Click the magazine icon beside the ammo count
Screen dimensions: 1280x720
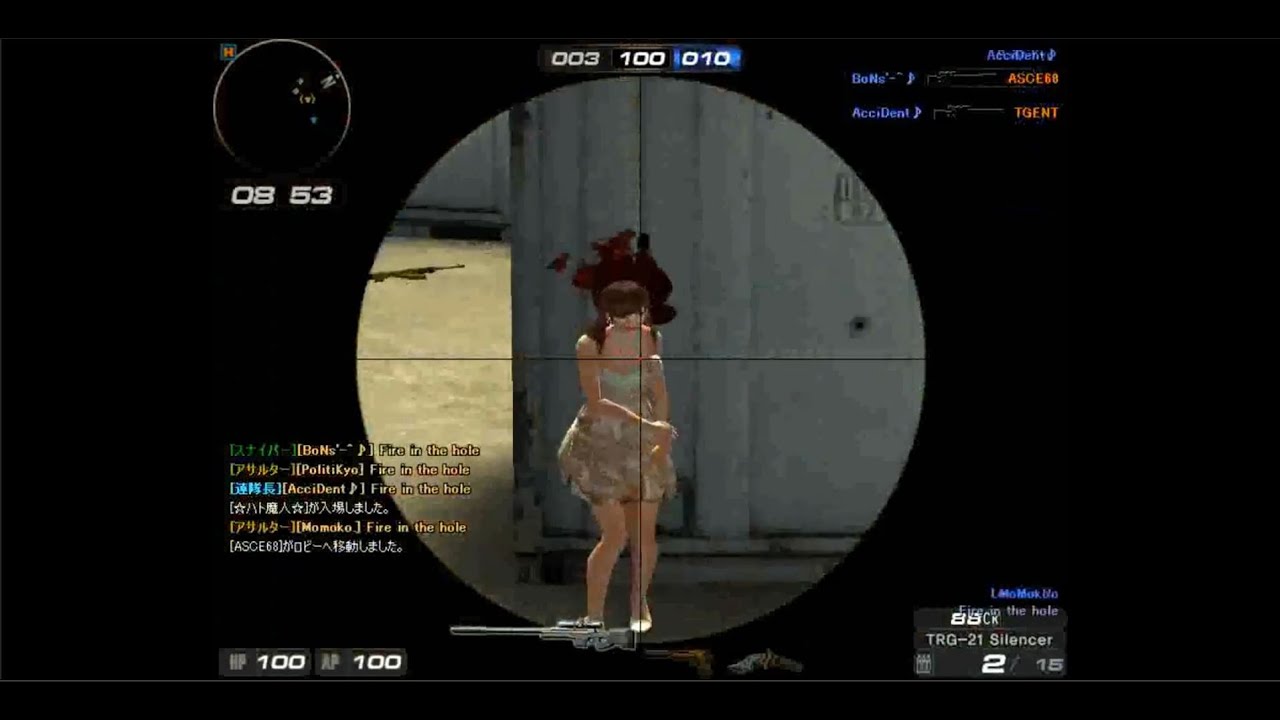pyautogui.click(x=923, y=664)
